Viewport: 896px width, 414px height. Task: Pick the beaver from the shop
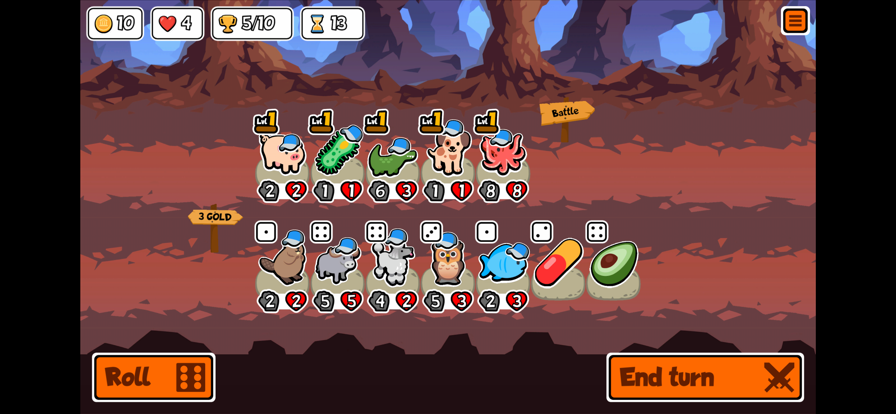[x=282, y=264]
